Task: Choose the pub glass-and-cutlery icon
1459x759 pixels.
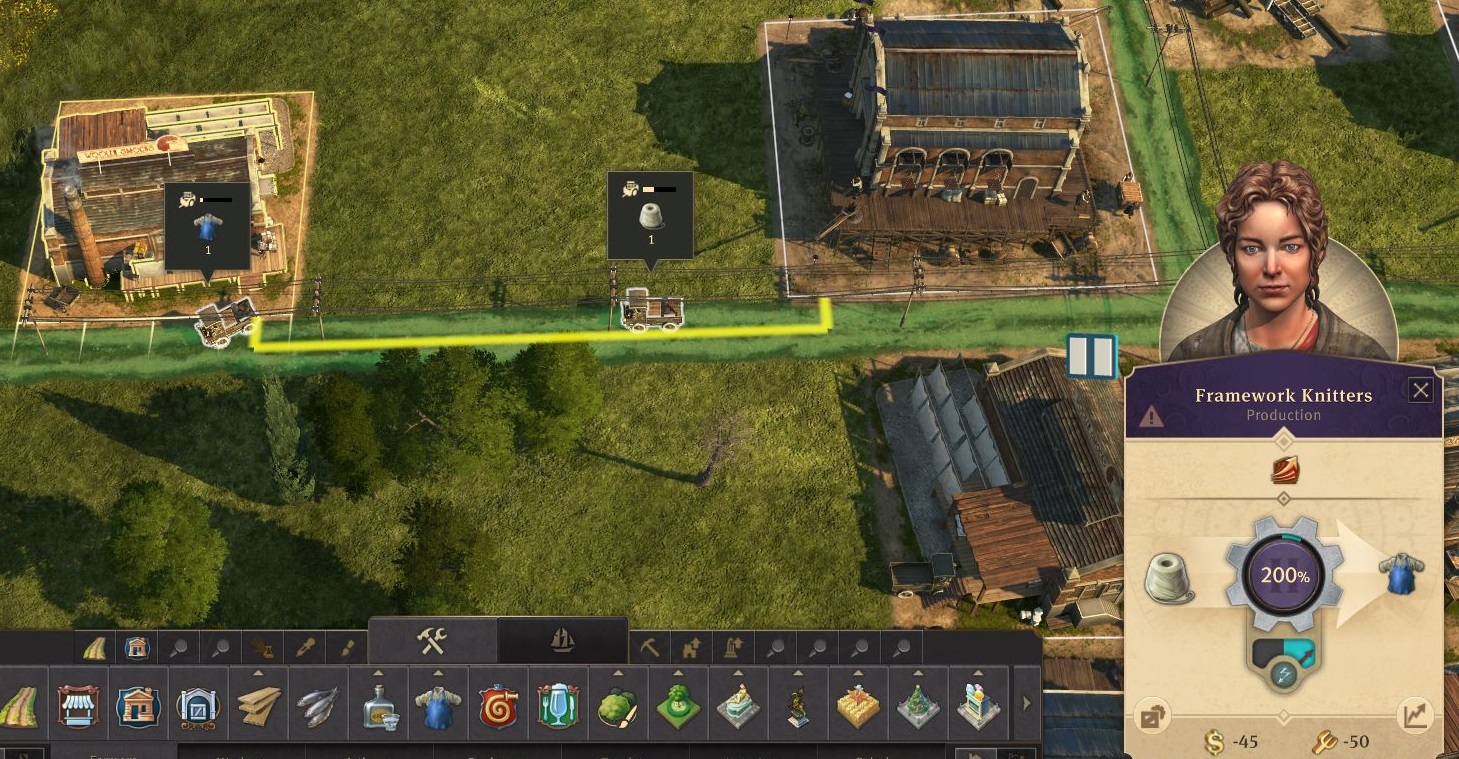Action: pyautogui.click(x=558, y=707)
